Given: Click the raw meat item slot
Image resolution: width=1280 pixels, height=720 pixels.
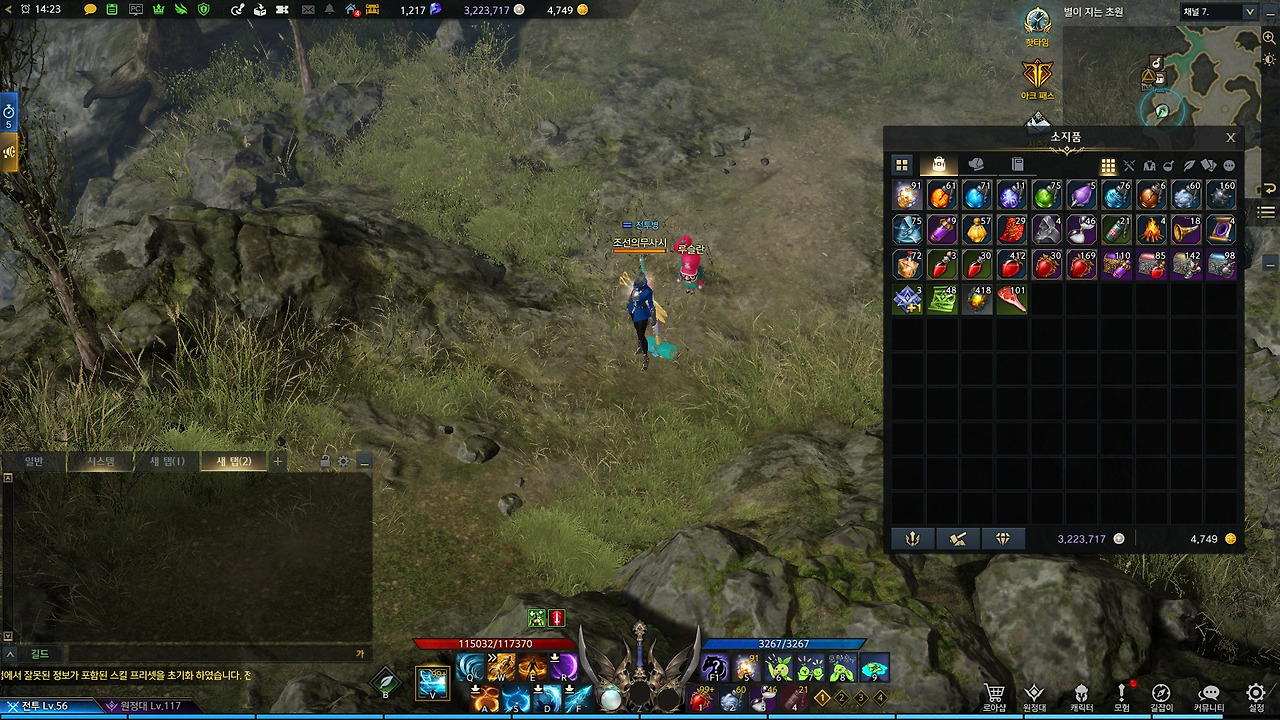Looking at the screenshot, I should click(x=1011, y=300).
